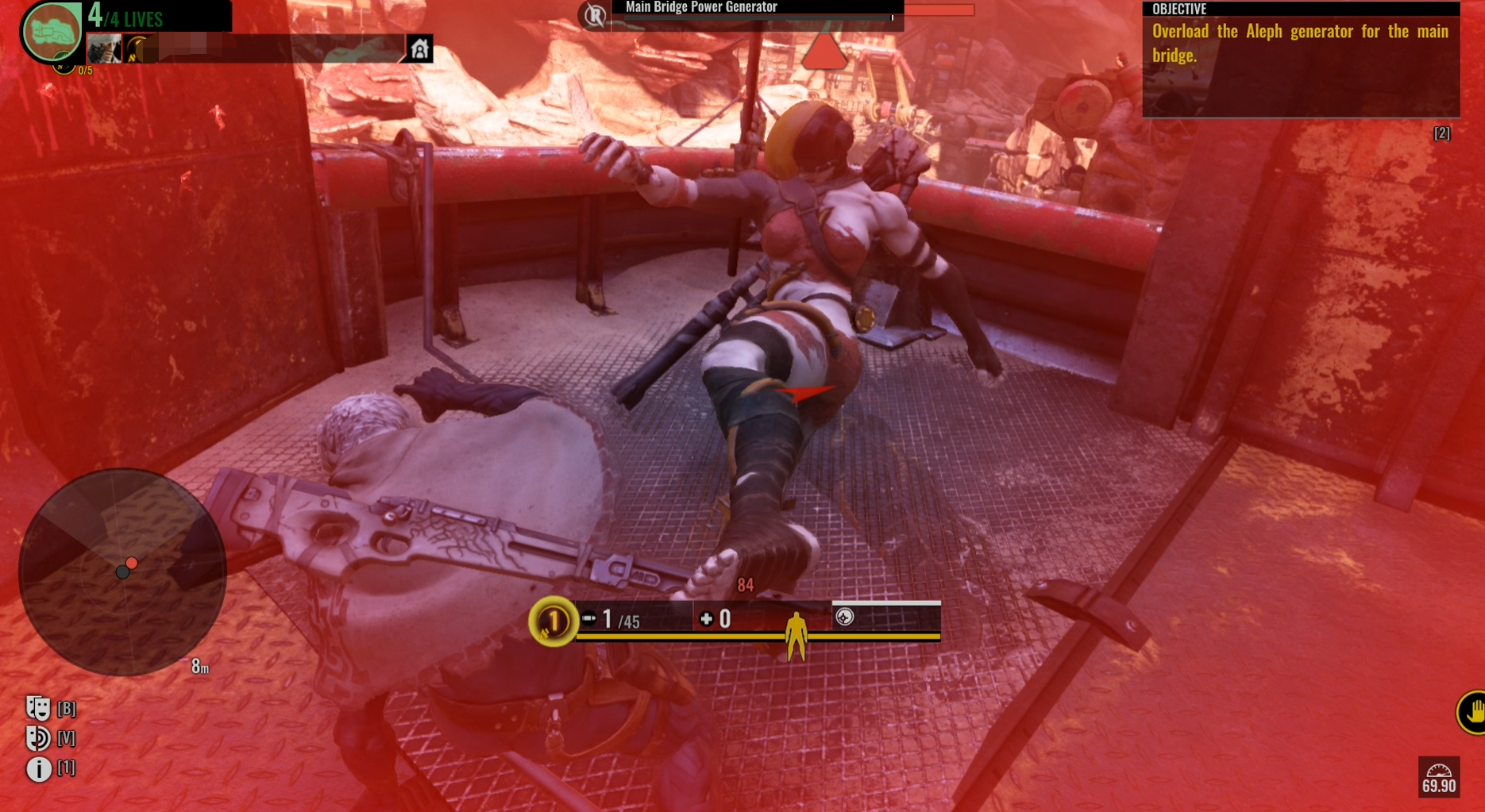Click the crosshair ability icon
The image size is (1485, 812).
pyautogui.click(x=845, y=617)
